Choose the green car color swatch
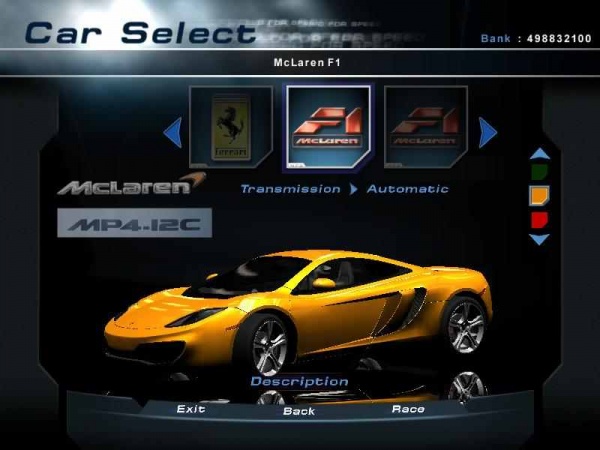The height and width of the screenshot is (450, 600). [538, 172]
